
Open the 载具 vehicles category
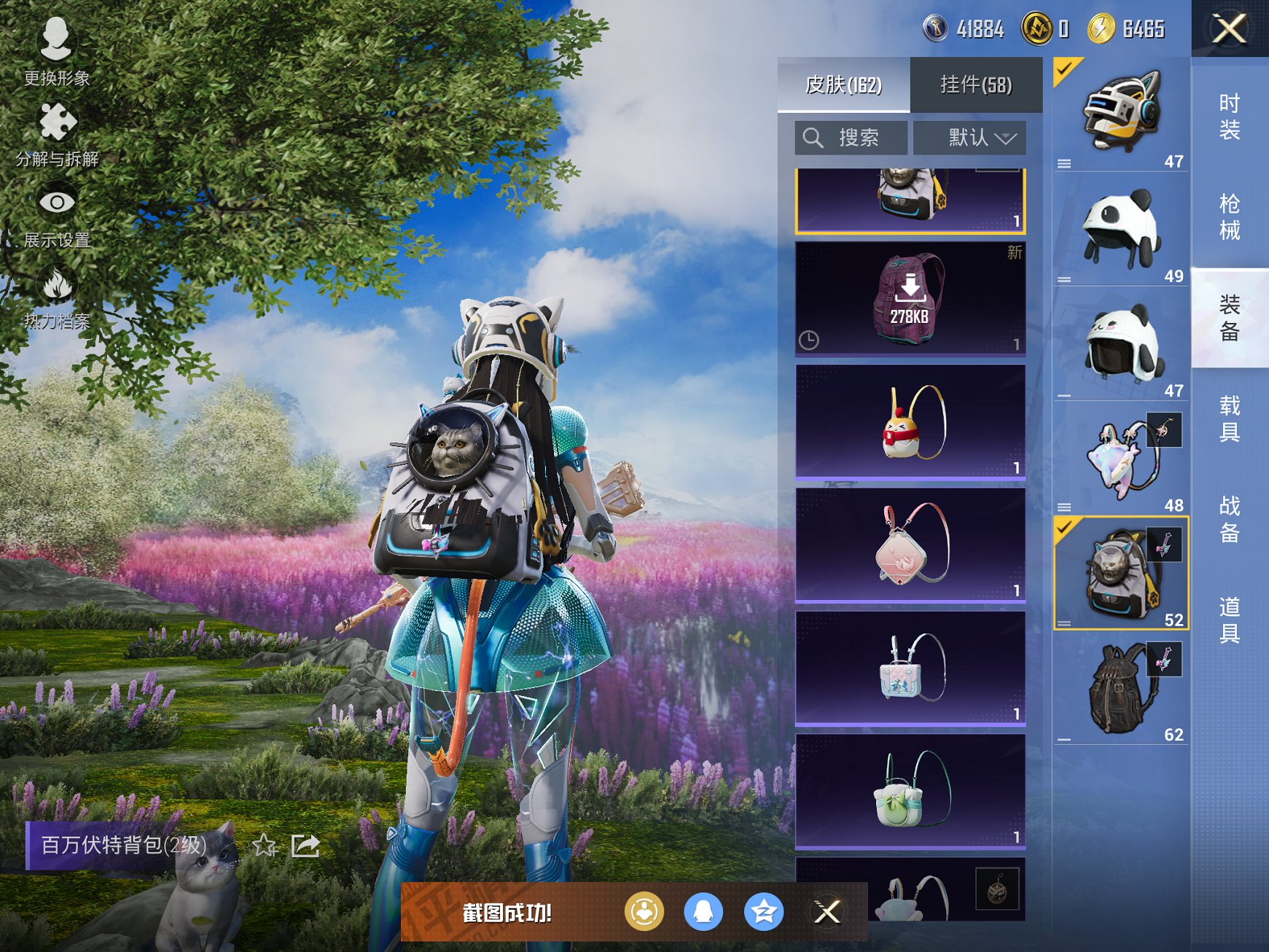(1230, 418)
